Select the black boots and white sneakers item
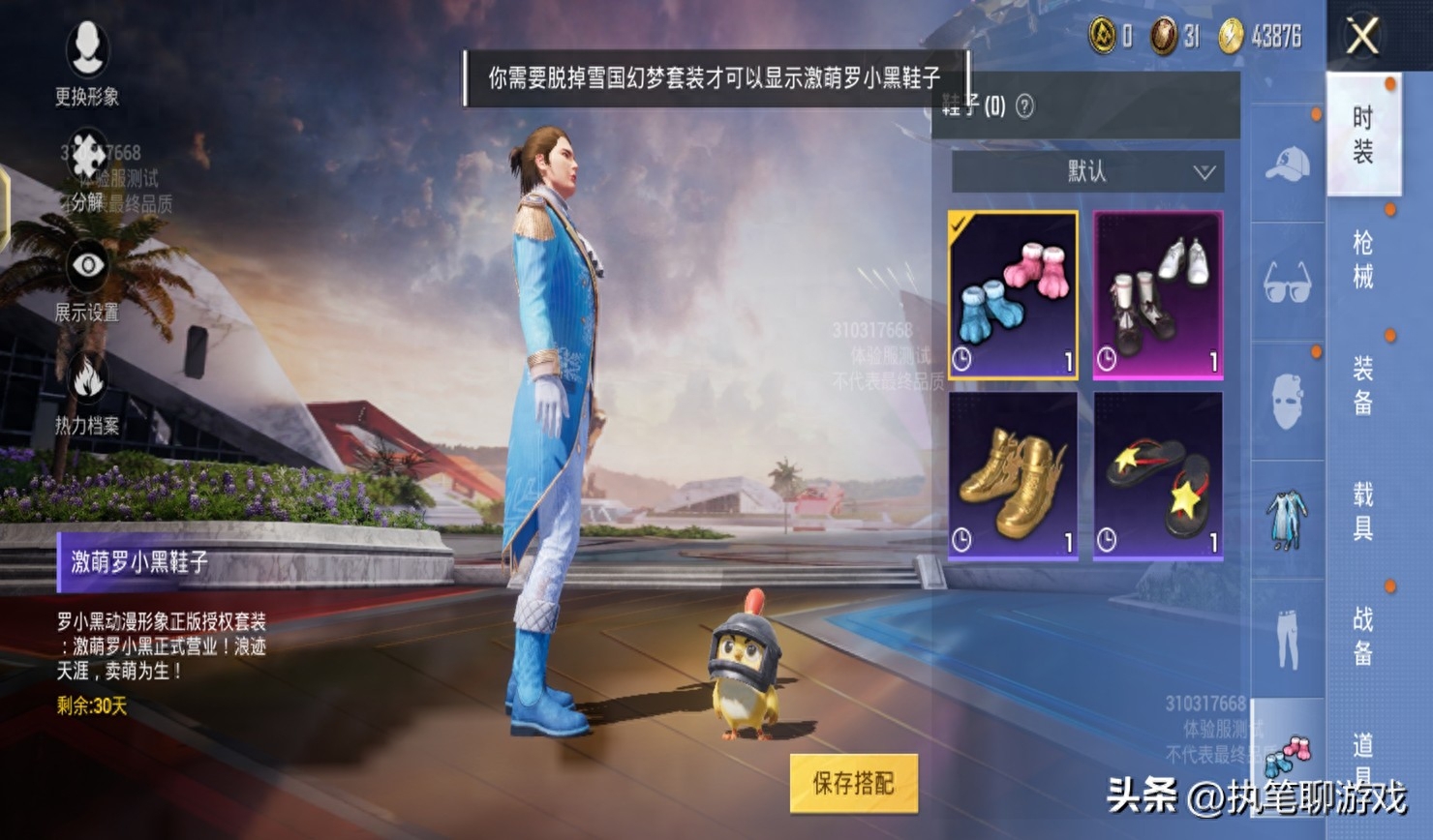 coord(1158,294)
